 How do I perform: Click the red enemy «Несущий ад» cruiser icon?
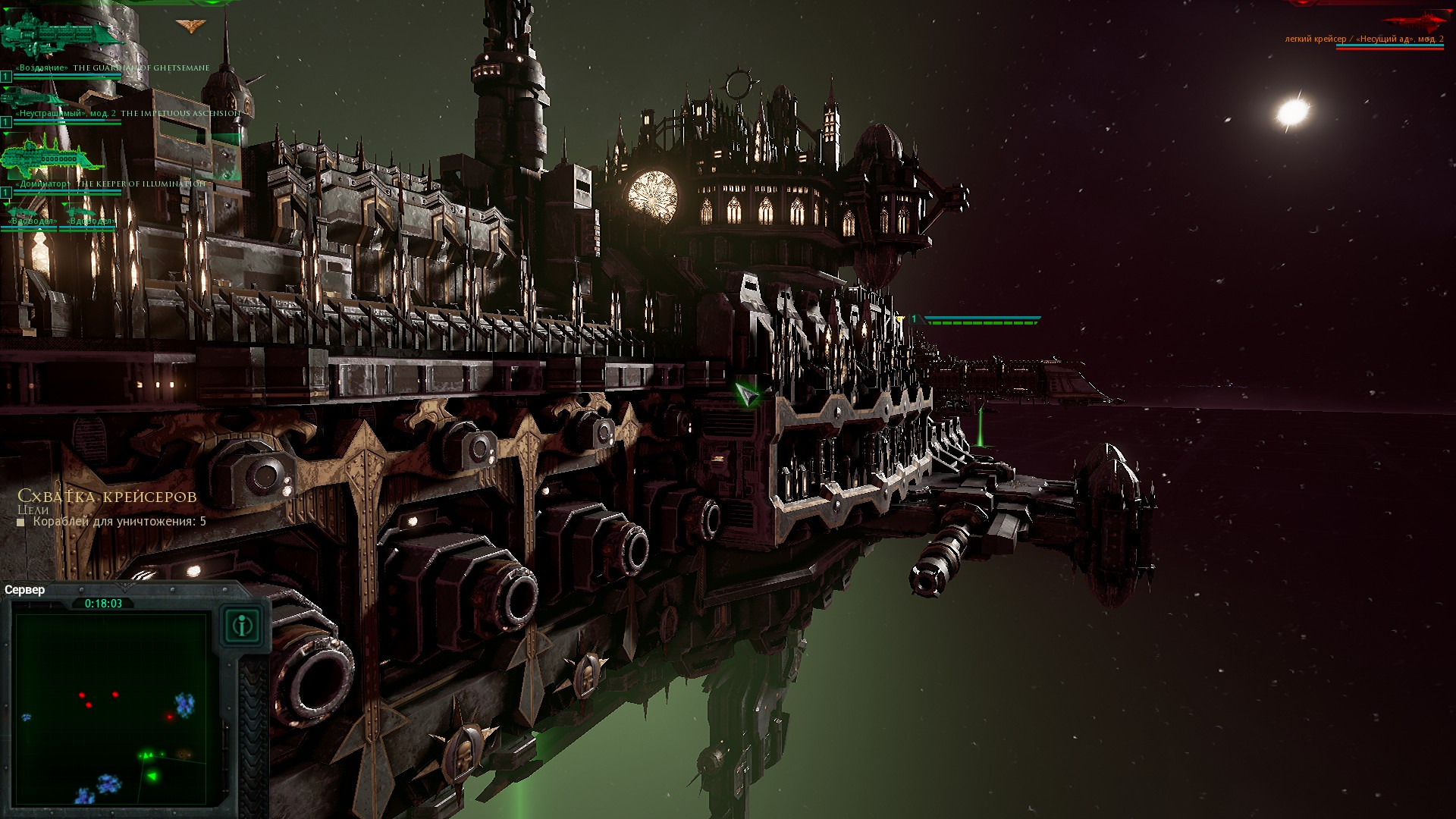(x=1414, y=20)
